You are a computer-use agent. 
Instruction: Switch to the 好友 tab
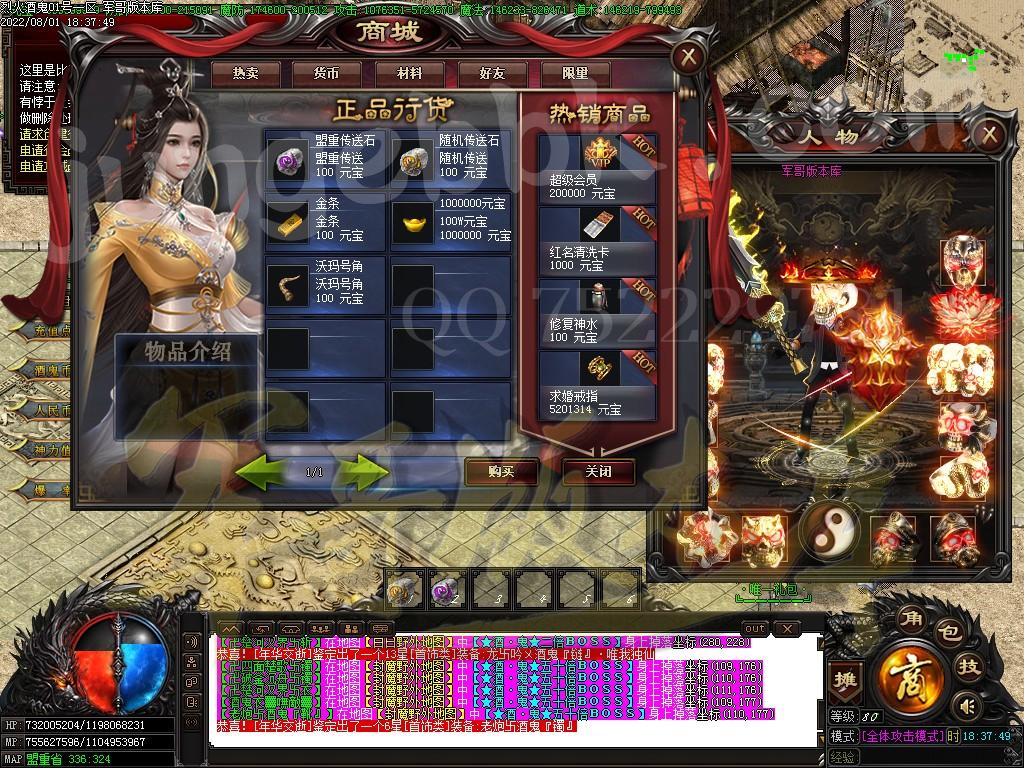[492, 74]
